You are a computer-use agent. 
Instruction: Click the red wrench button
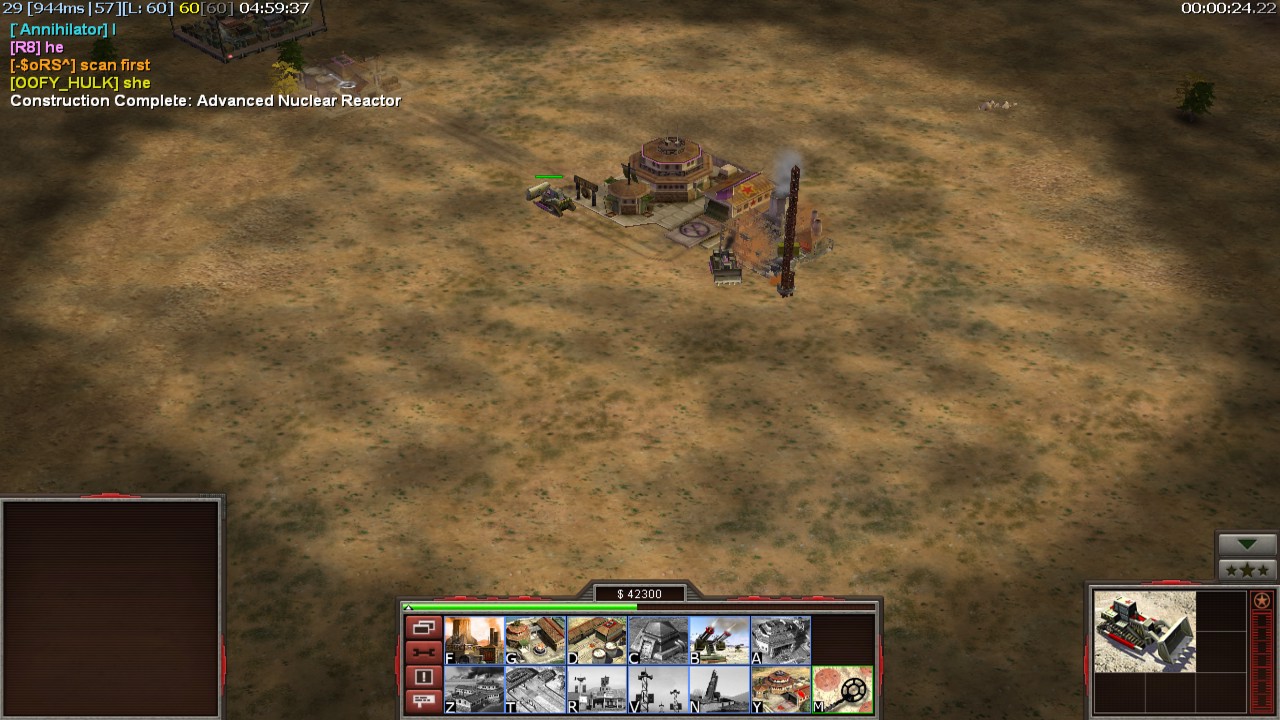[423, 652]
